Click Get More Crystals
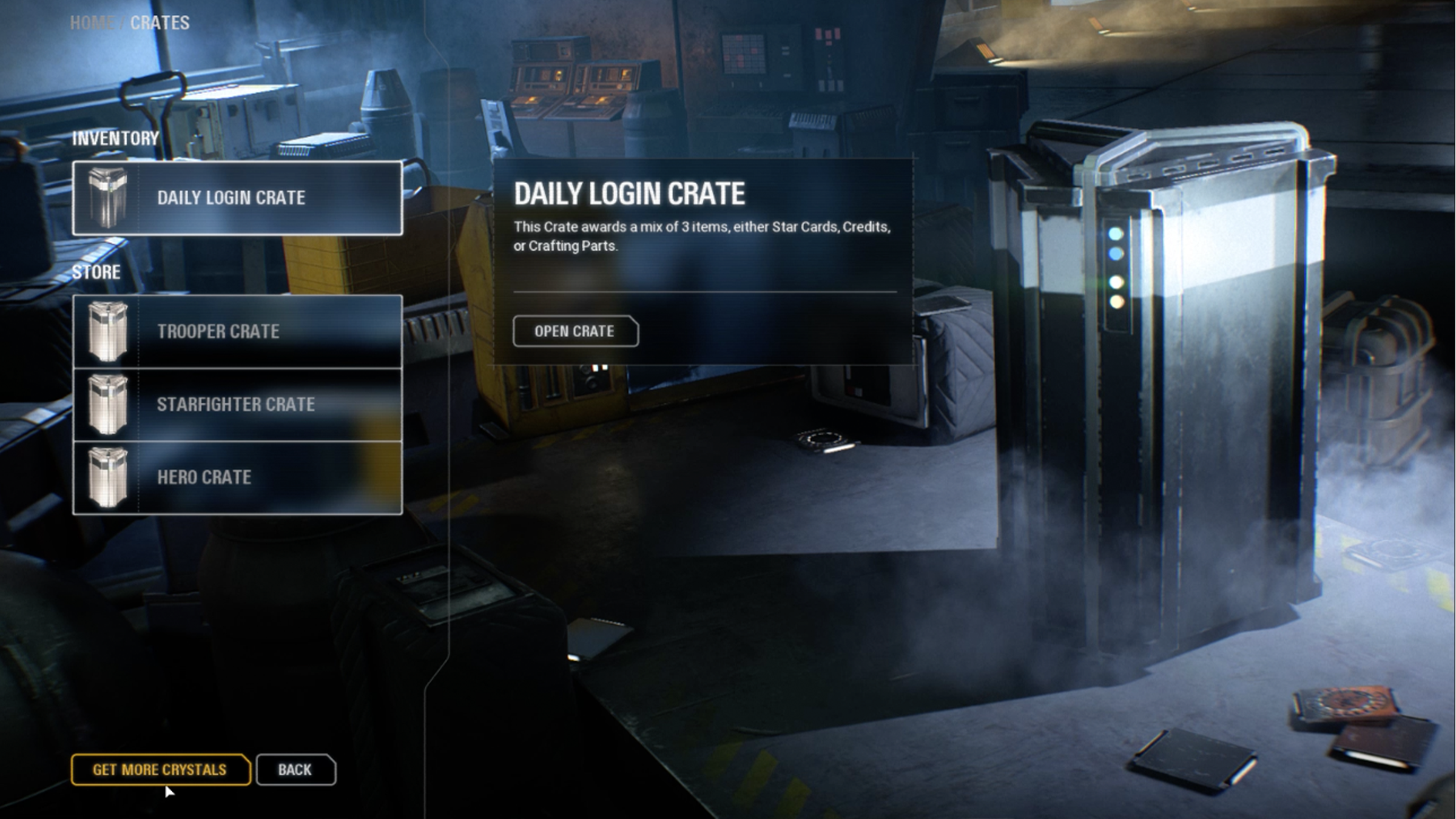Viewport: 1456px width, 819px height. click(160, 770)
